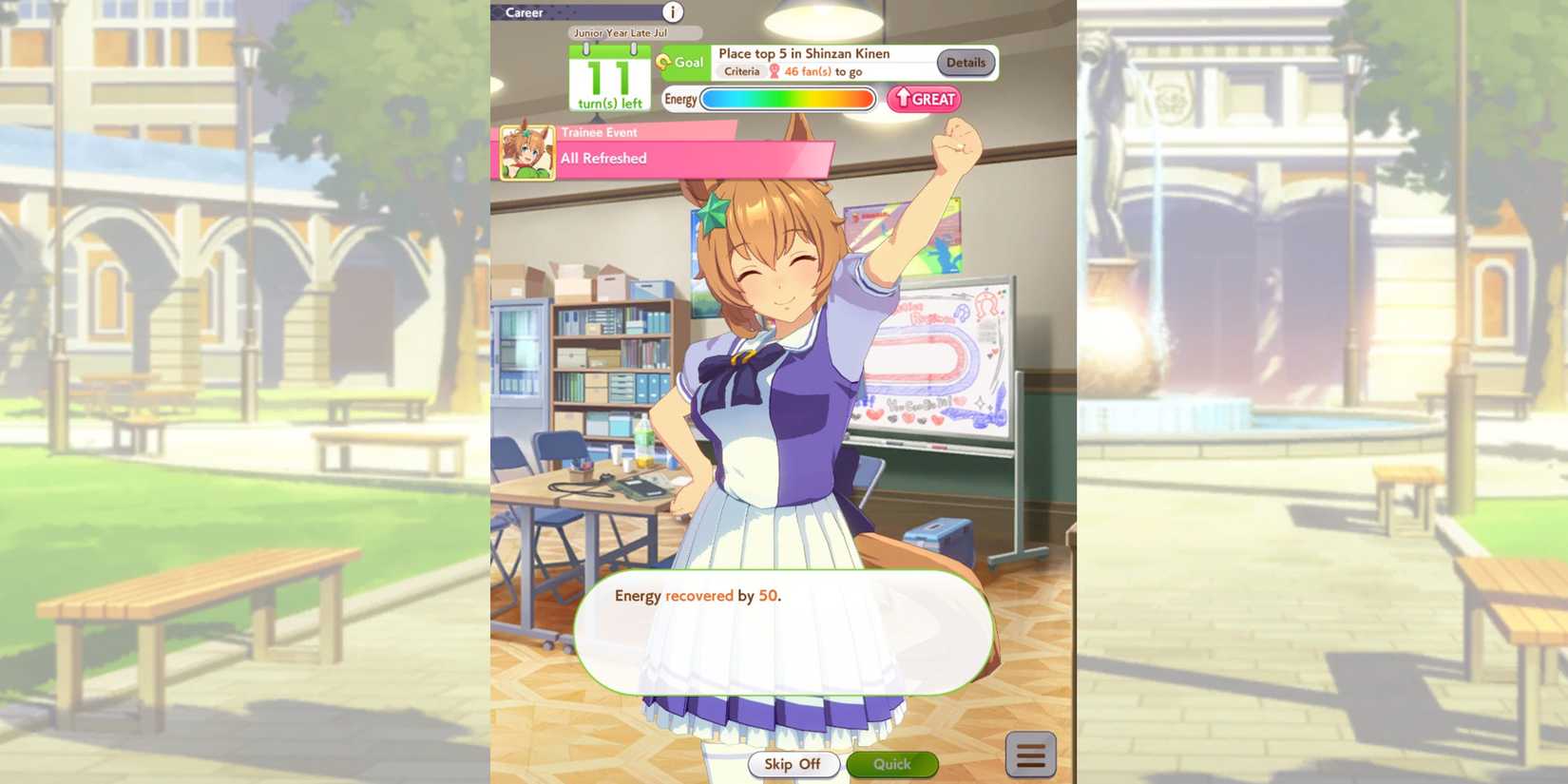This screenshot has width=1568, height=784.
Task: Select the Career tab header
Action: (x=526, y=12)
